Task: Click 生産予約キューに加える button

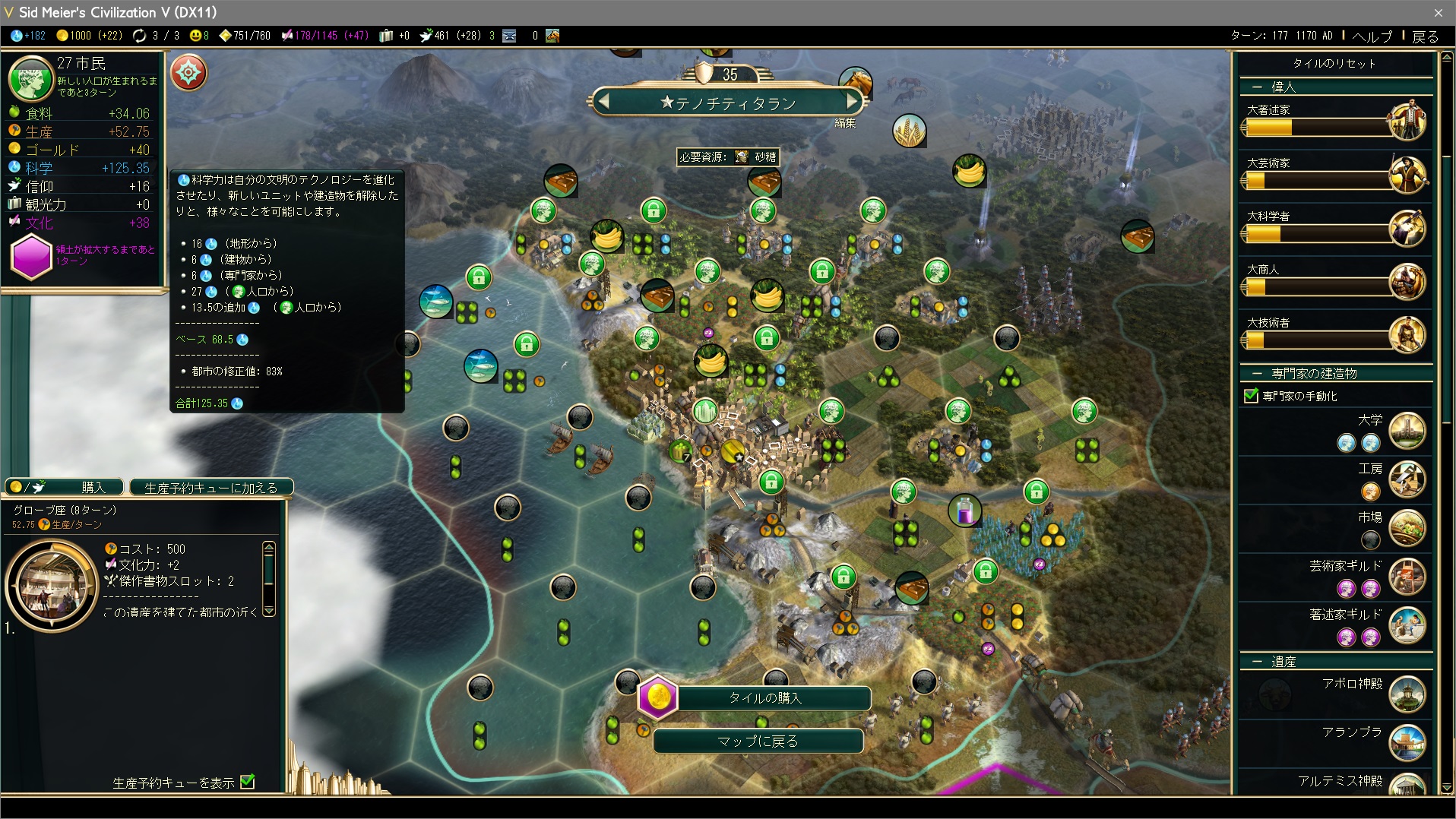Action: 210,488
